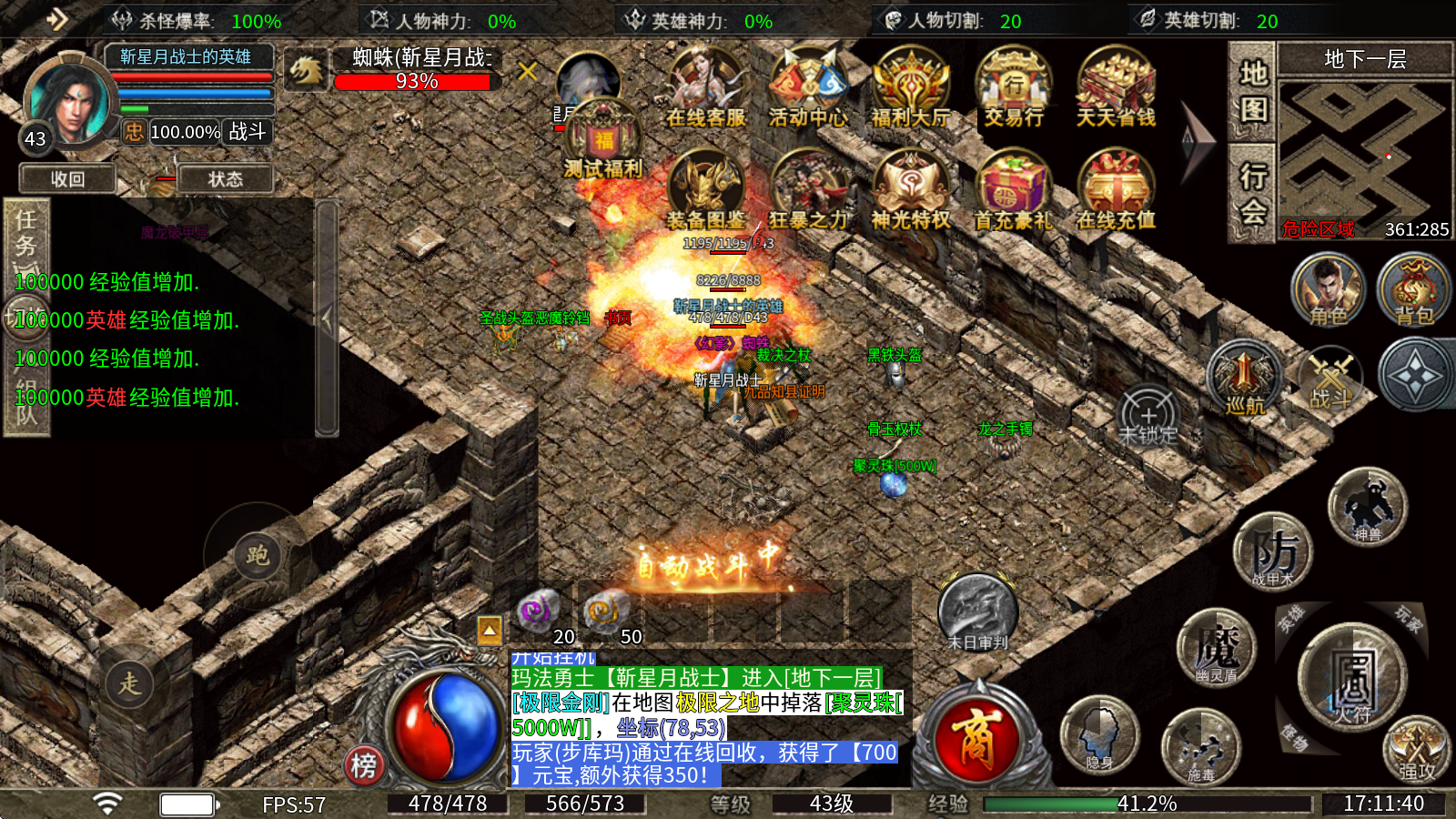Image resolution: width=1456 pixels, height=819 pixels.
Task: Open the 装备图鉴 equipment codex
Action: 705,191
